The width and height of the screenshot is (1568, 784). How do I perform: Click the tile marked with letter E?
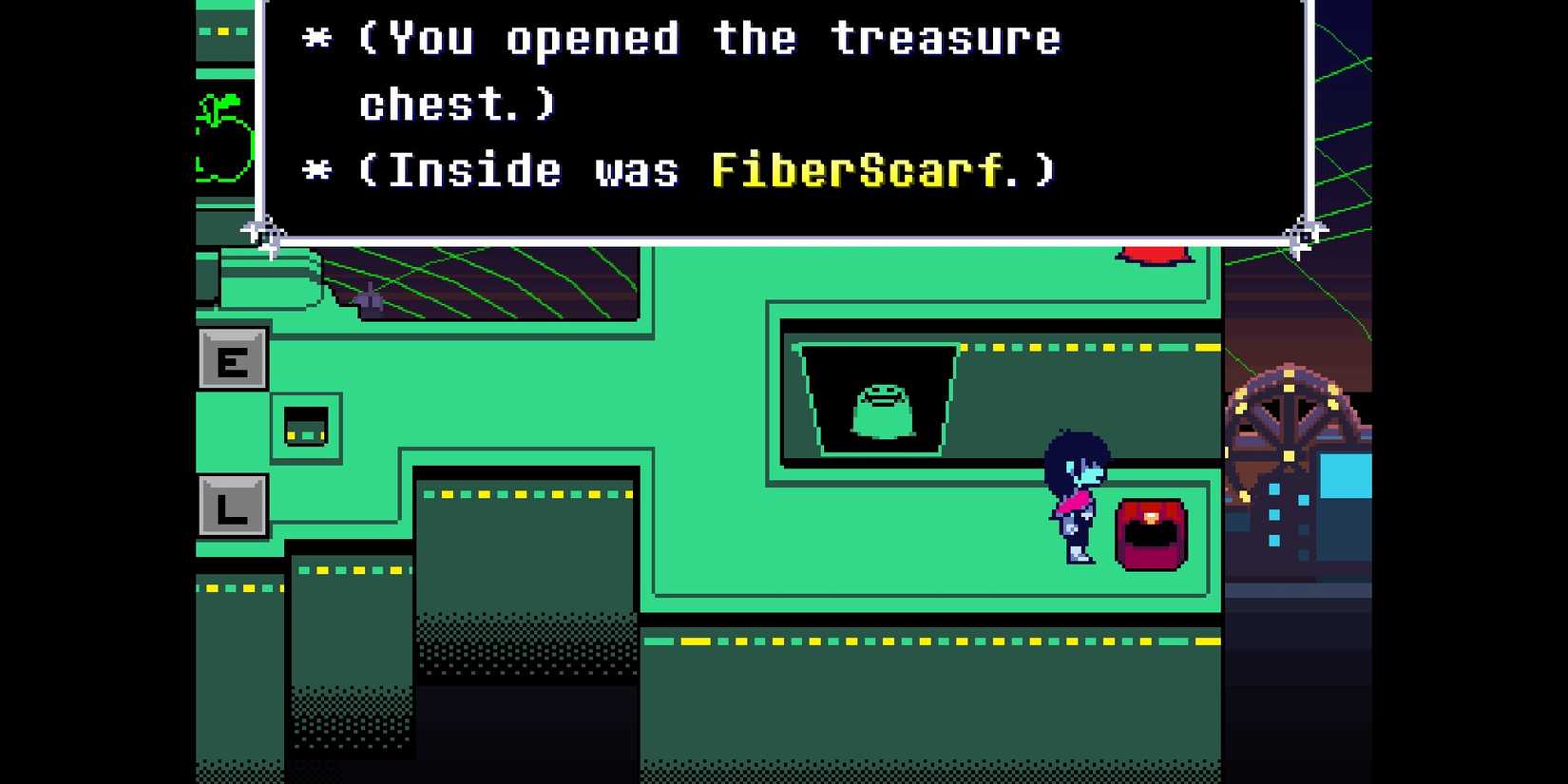click(x=231, y=361)
